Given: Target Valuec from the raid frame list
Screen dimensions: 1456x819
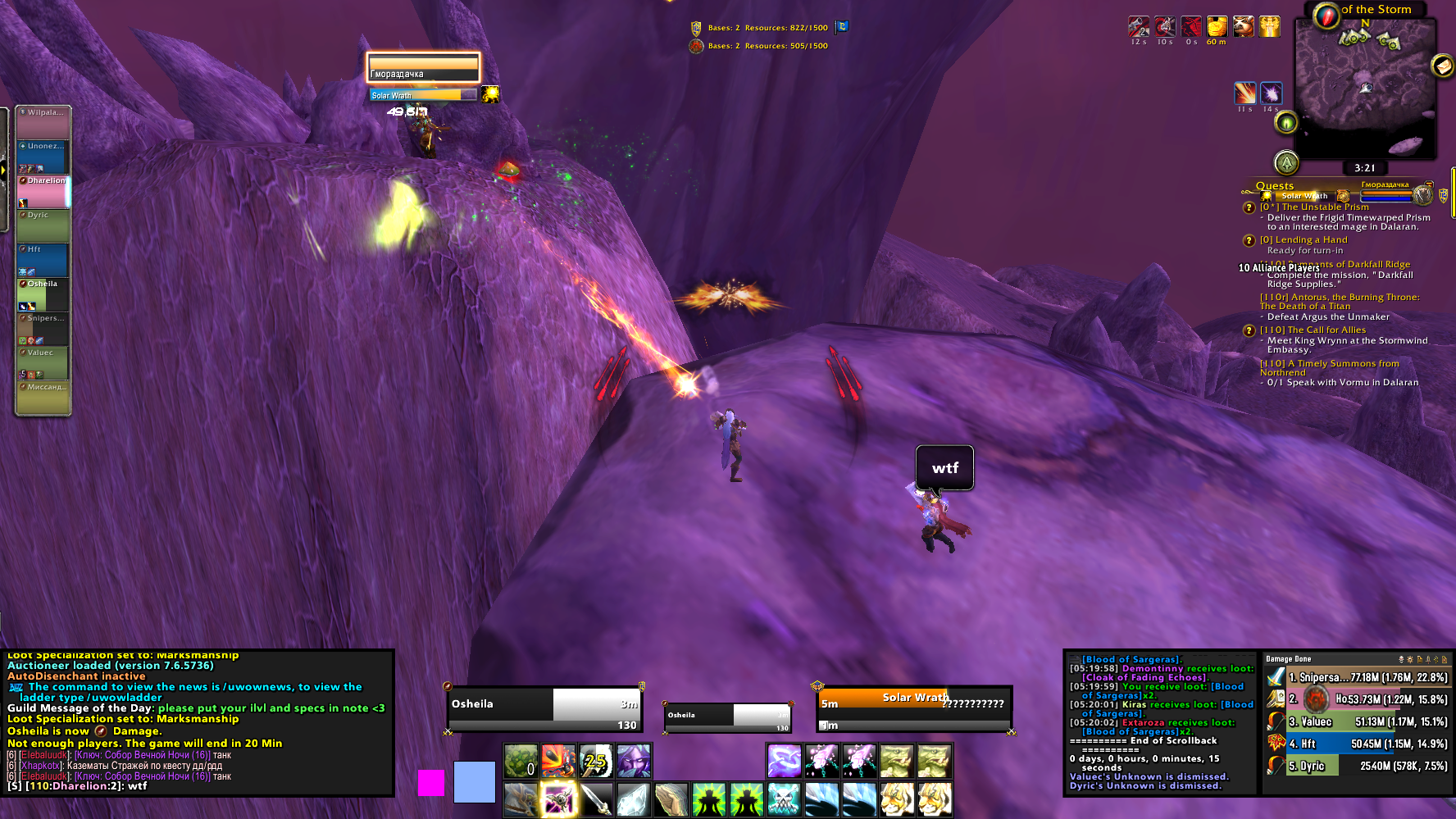Looking at the screenshot, I should pos(43,363).
